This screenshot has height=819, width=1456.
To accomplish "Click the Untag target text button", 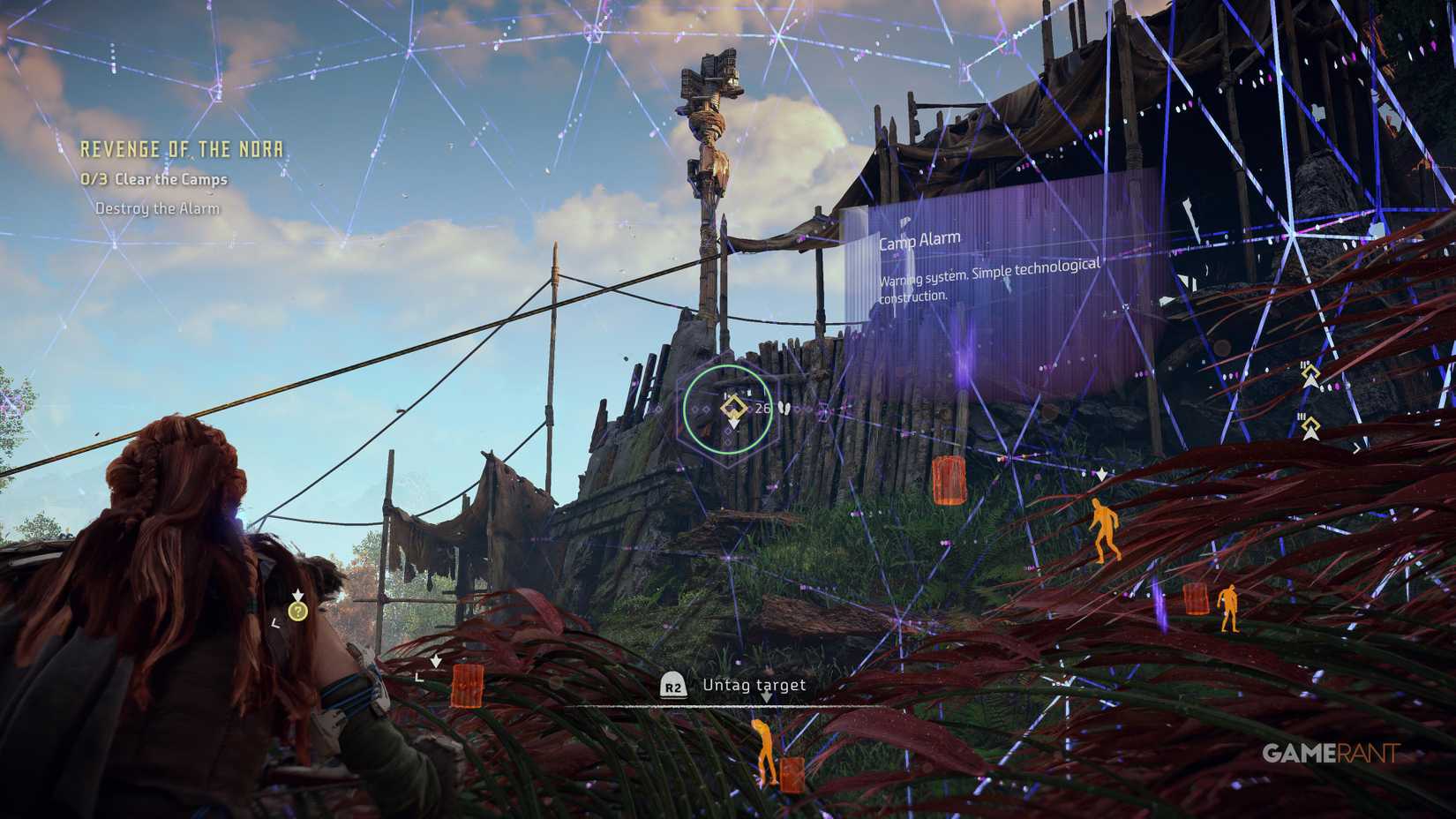I will [x=753, y=684].
